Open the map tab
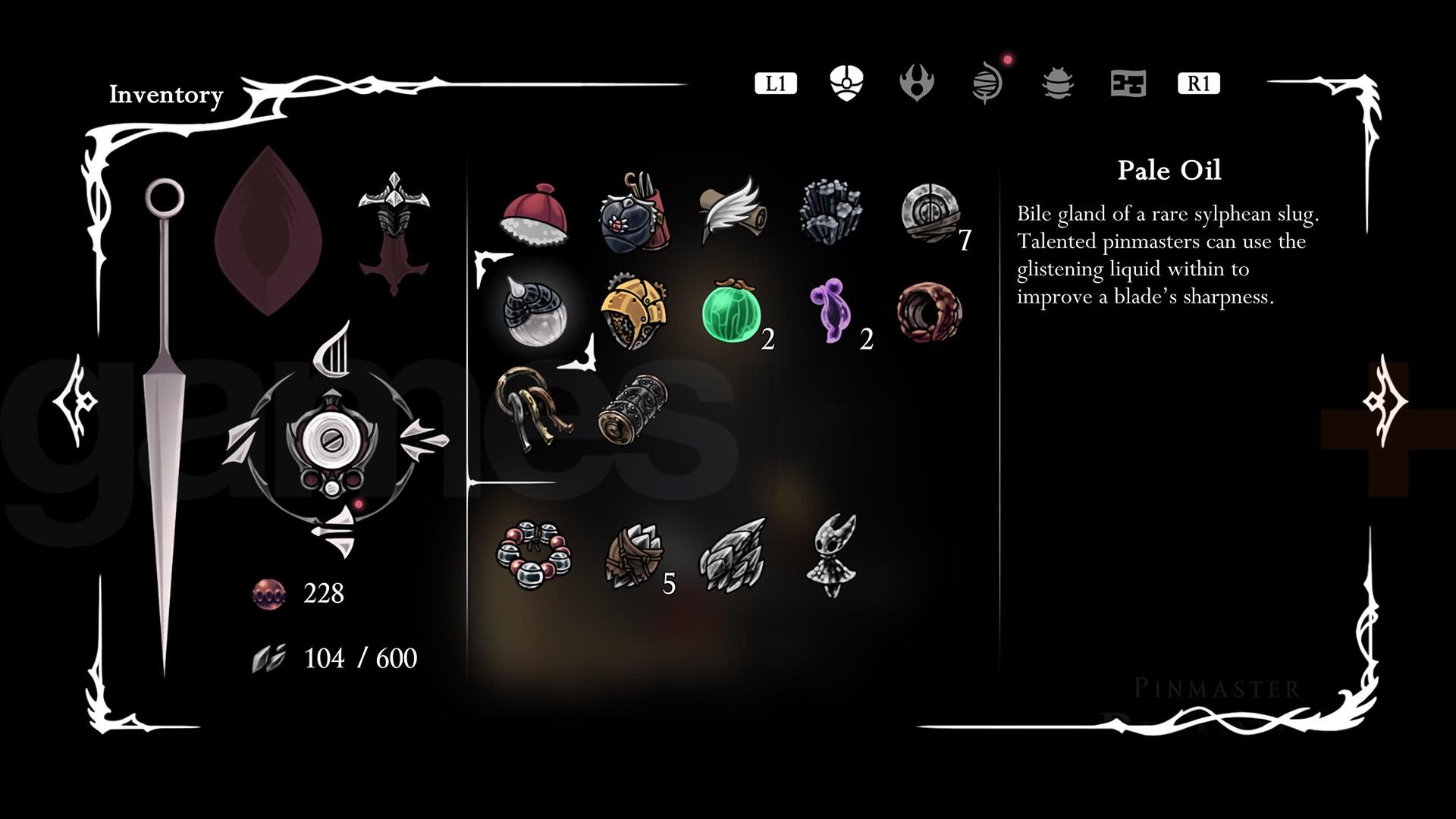 click(x=1128, y=83)
